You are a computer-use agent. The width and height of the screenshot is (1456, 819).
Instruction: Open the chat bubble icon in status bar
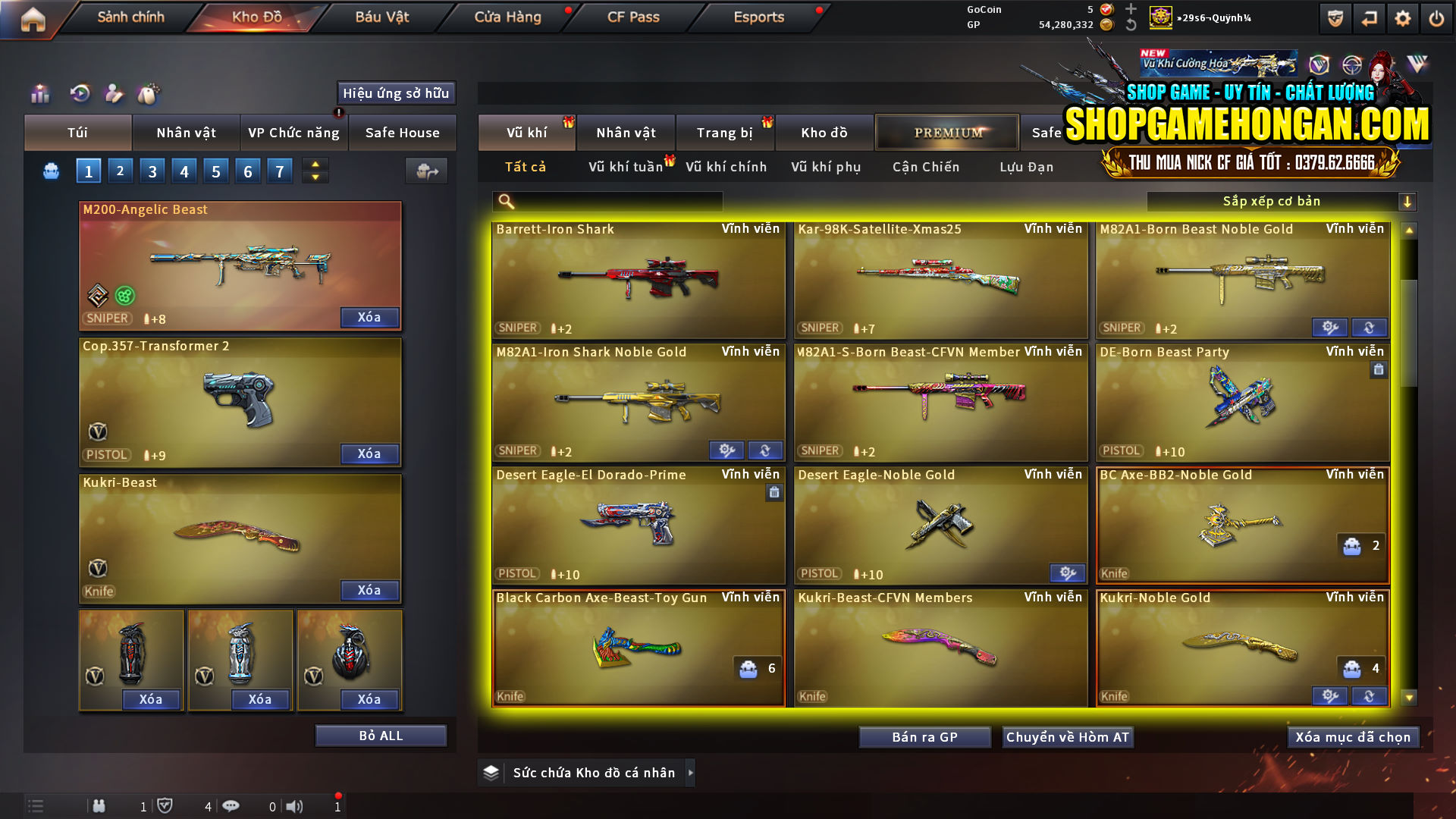[x=231, y=806]
